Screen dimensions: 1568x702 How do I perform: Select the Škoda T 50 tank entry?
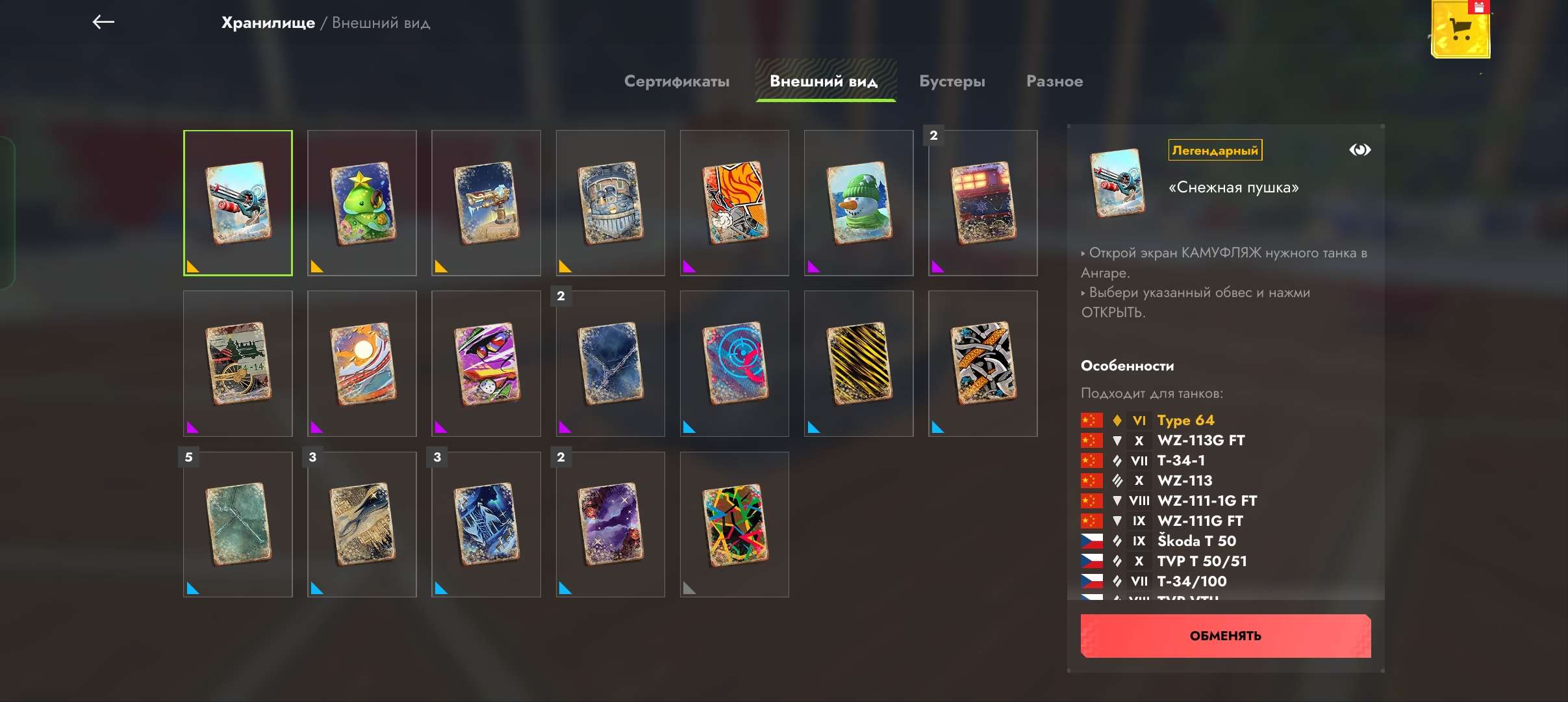click(1196, 541)
